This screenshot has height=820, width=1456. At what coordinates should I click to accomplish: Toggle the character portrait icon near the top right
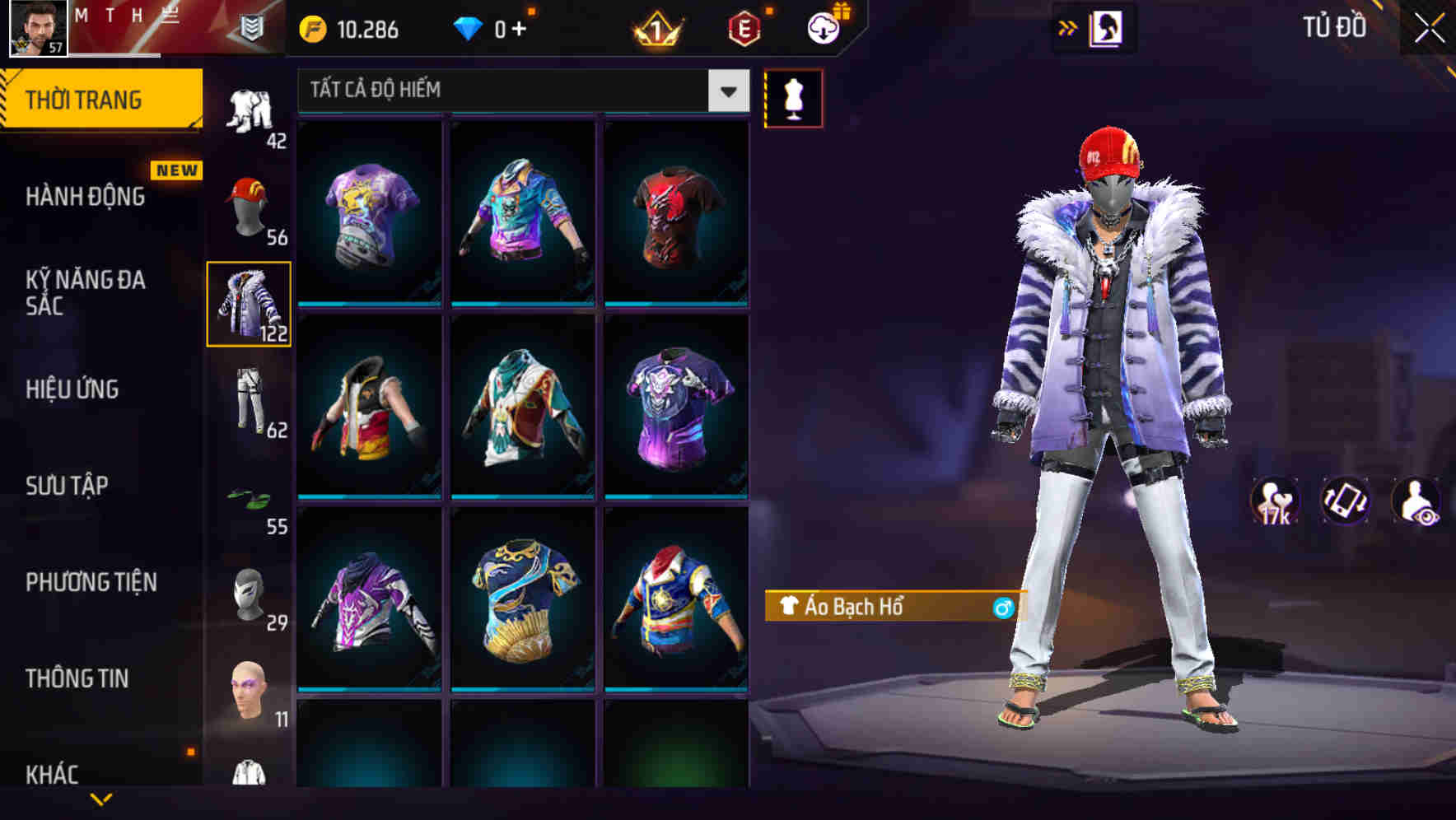pyautogui.click(x=1107, y=27)
